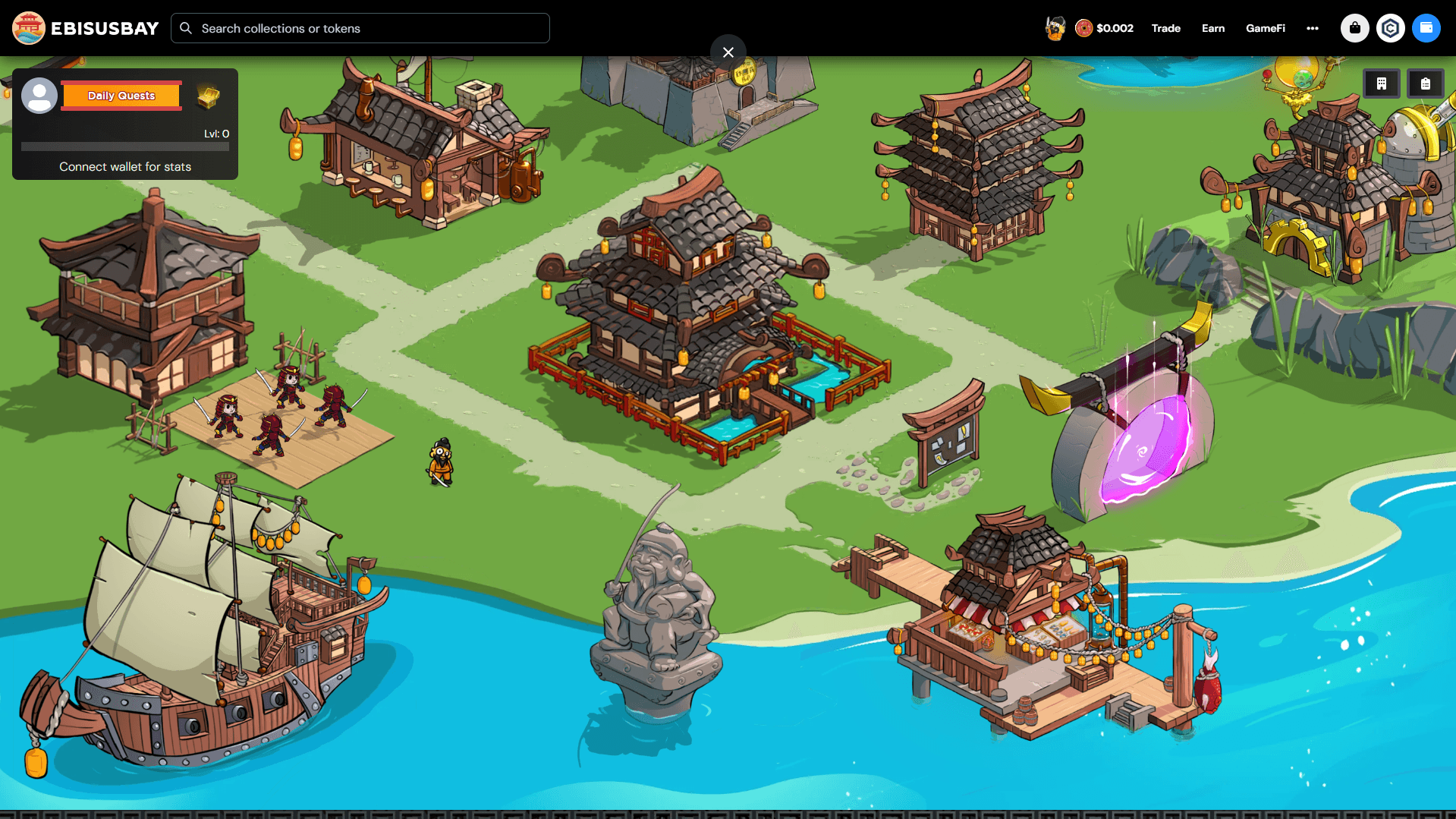Click the golden treasure chest icon
The image size is (1456, 819).
[208, 96]
